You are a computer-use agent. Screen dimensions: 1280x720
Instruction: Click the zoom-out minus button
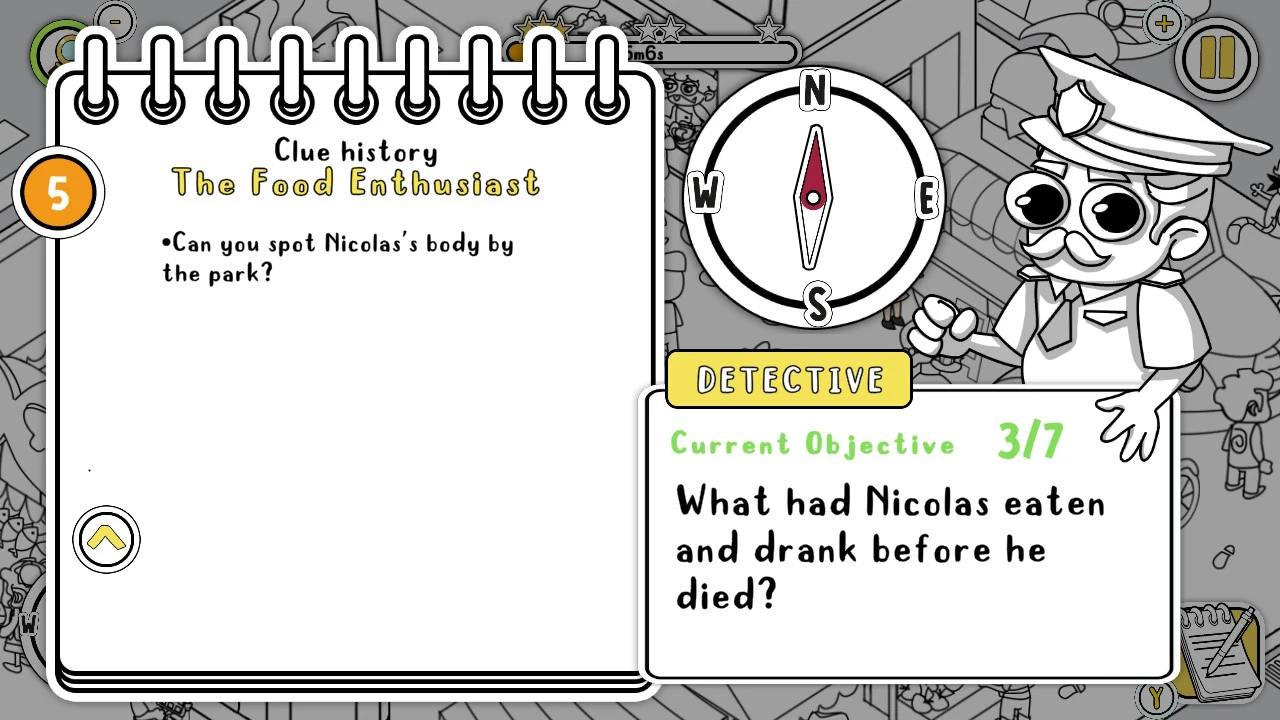click(115, 20)
